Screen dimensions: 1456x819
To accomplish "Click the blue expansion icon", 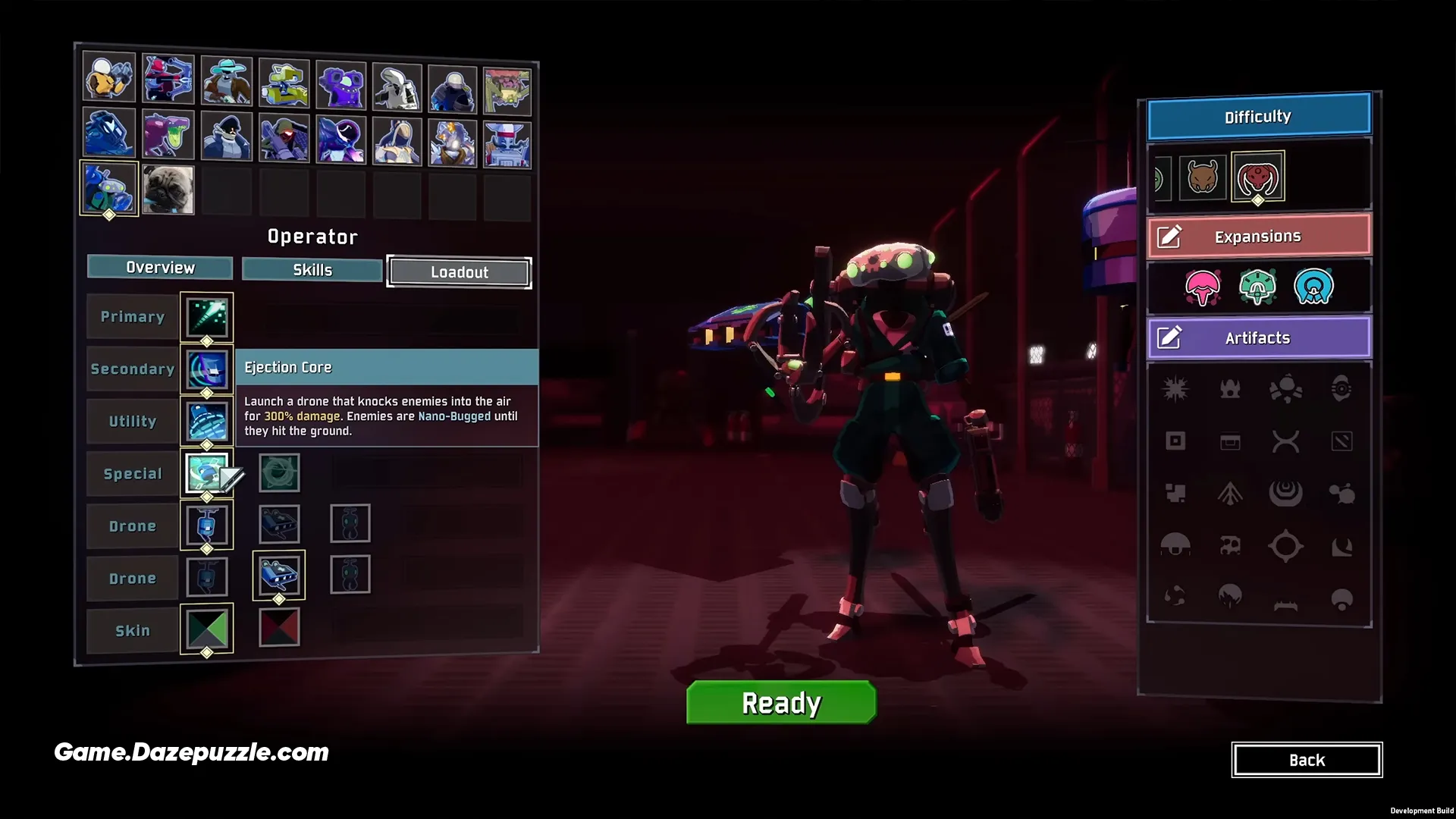I will tap(1313, 287).
